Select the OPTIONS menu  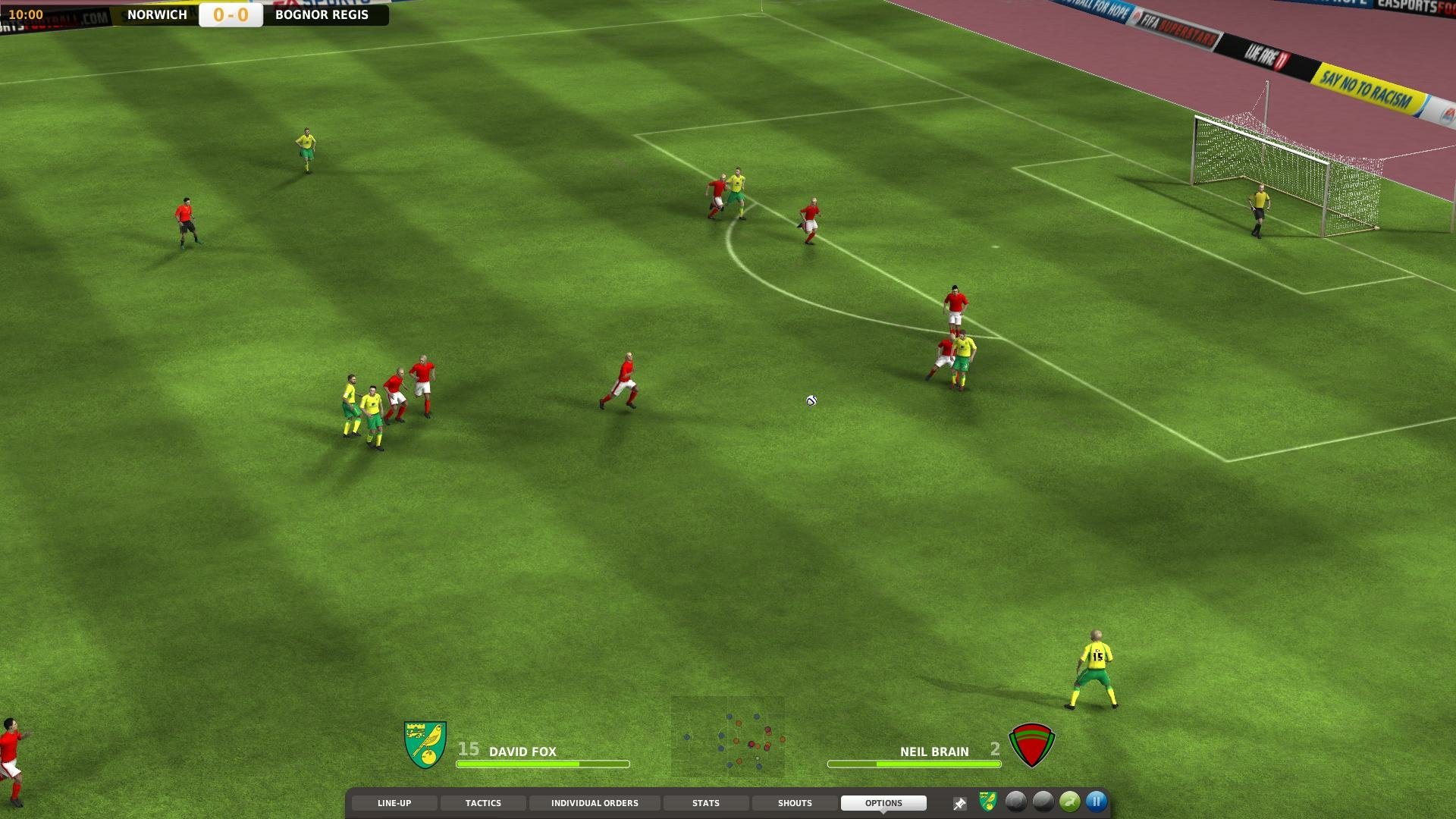pos(883,802)
